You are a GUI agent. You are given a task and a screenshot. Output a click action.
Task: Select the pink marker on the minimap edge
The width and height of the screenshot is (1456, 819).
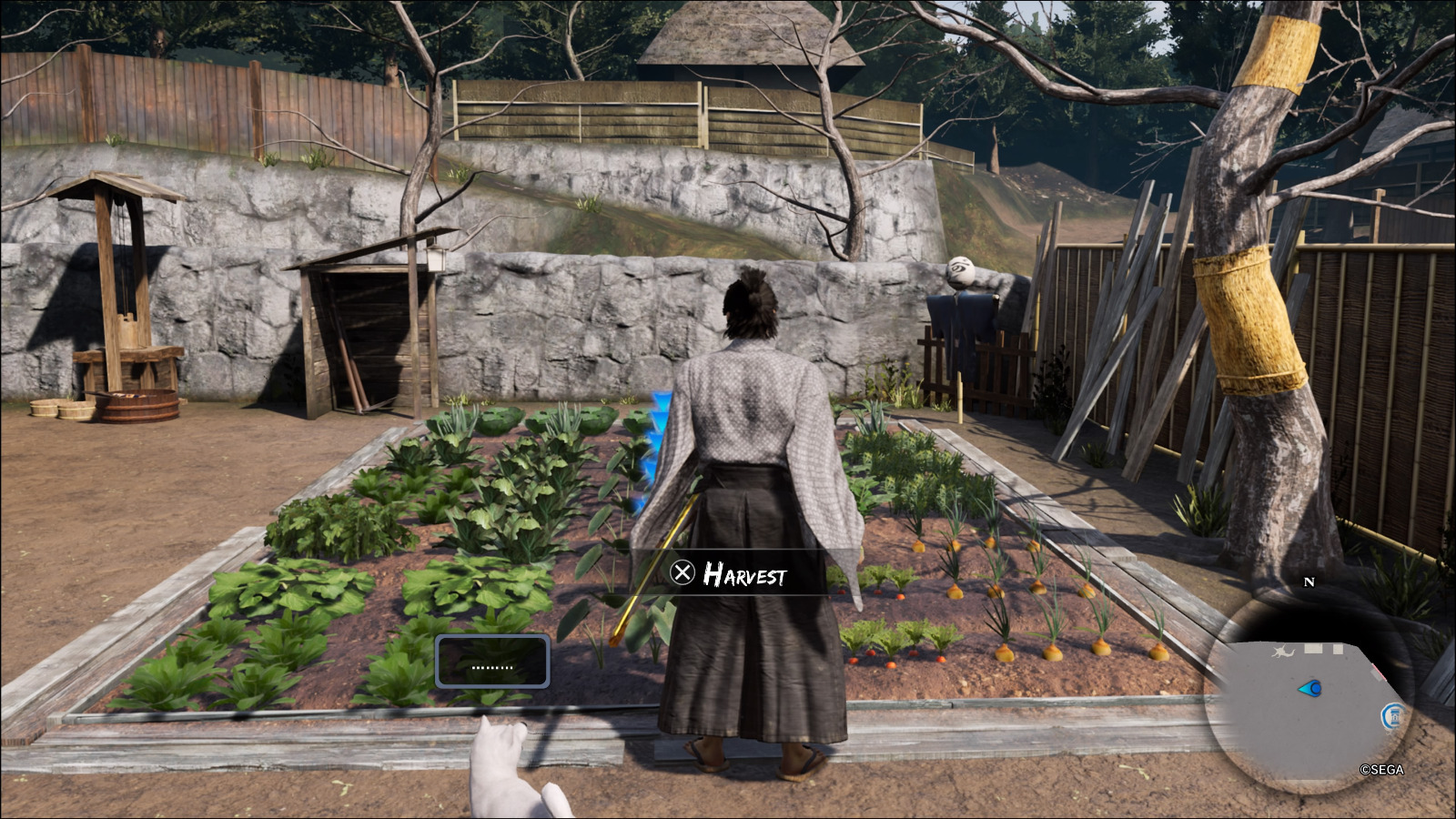tap(1380, 671)
